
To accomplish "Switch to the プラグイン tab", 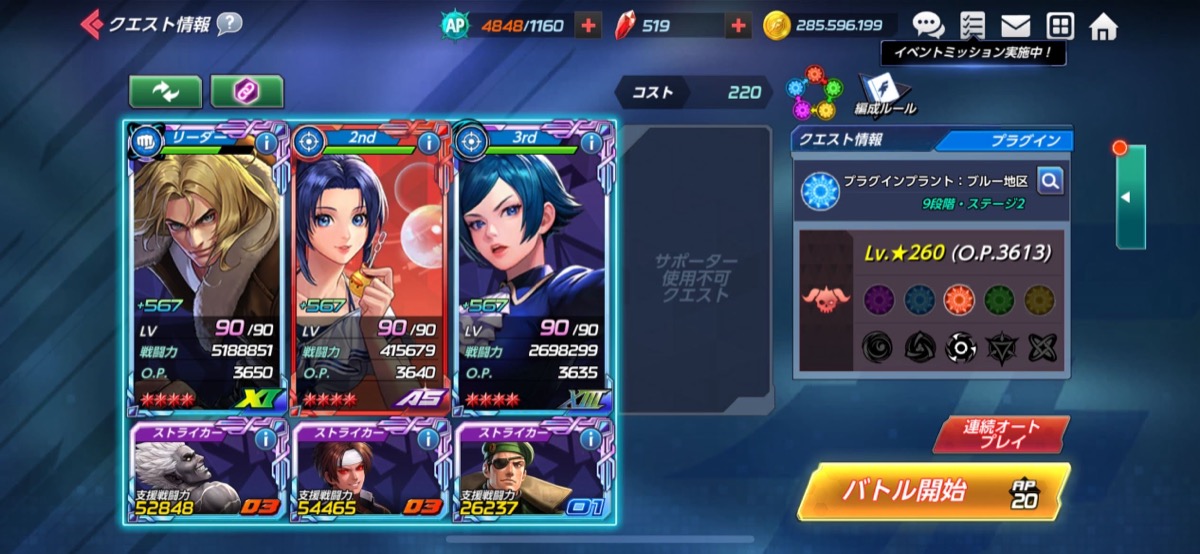I will [x=1008, y=141].
